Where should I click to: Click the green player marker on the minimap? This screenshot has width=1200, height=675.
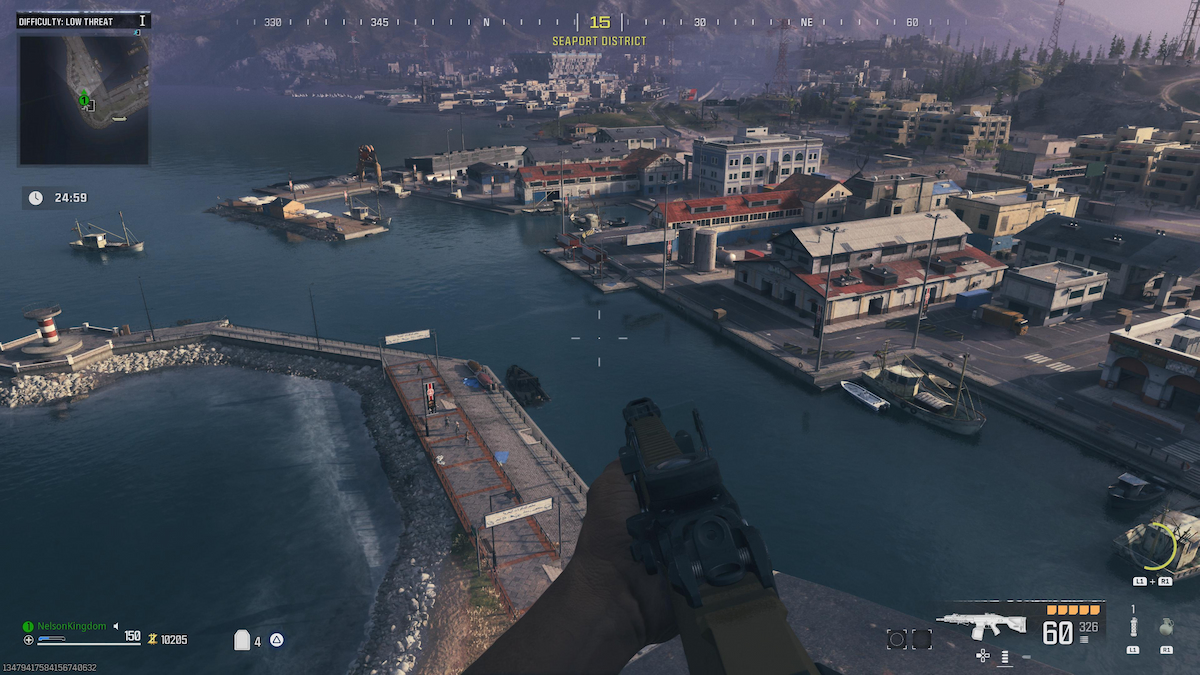(x=85, y=98)
